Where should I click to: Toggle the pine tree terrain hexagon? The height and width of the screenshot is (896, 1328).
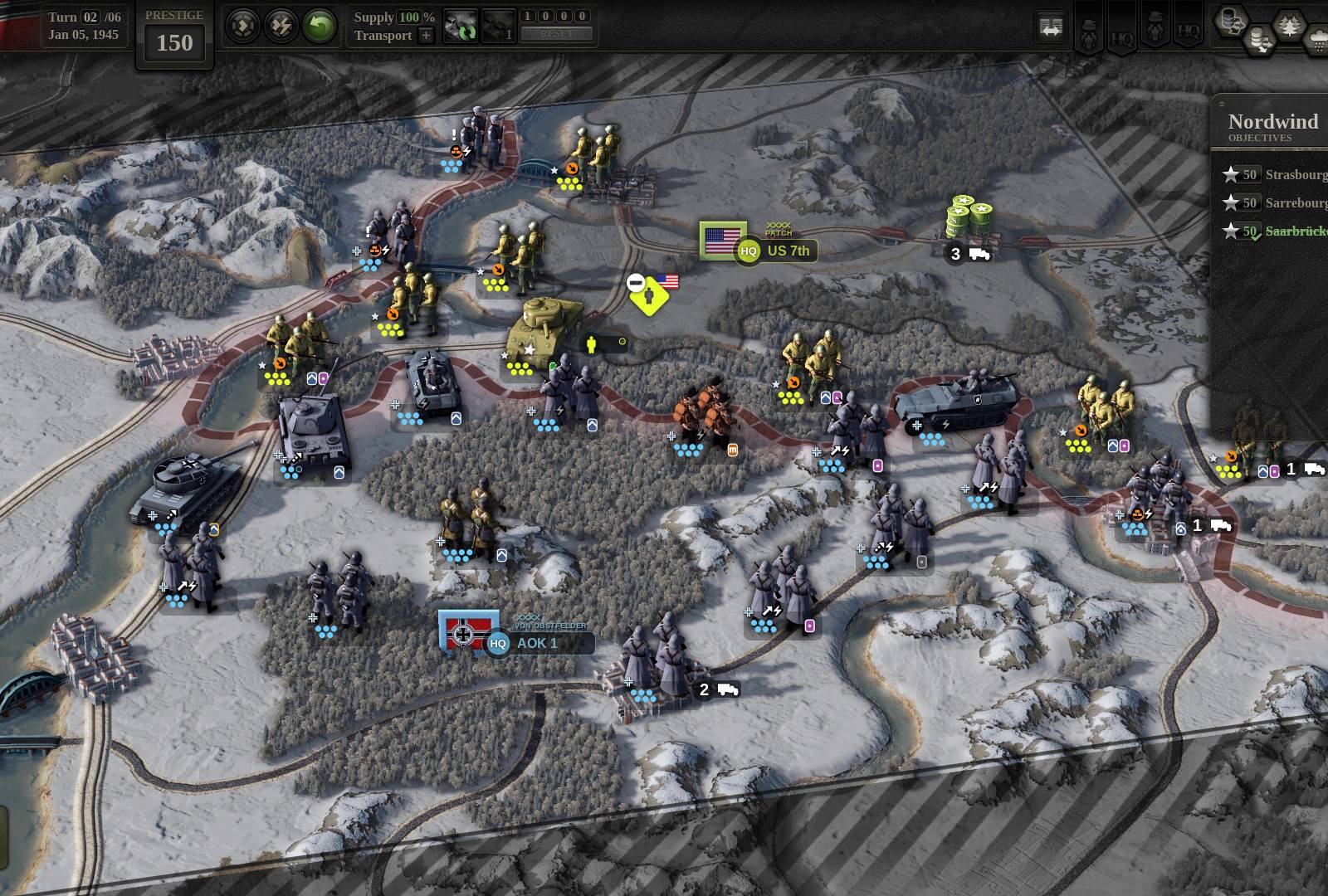(x=1287, y=26)
